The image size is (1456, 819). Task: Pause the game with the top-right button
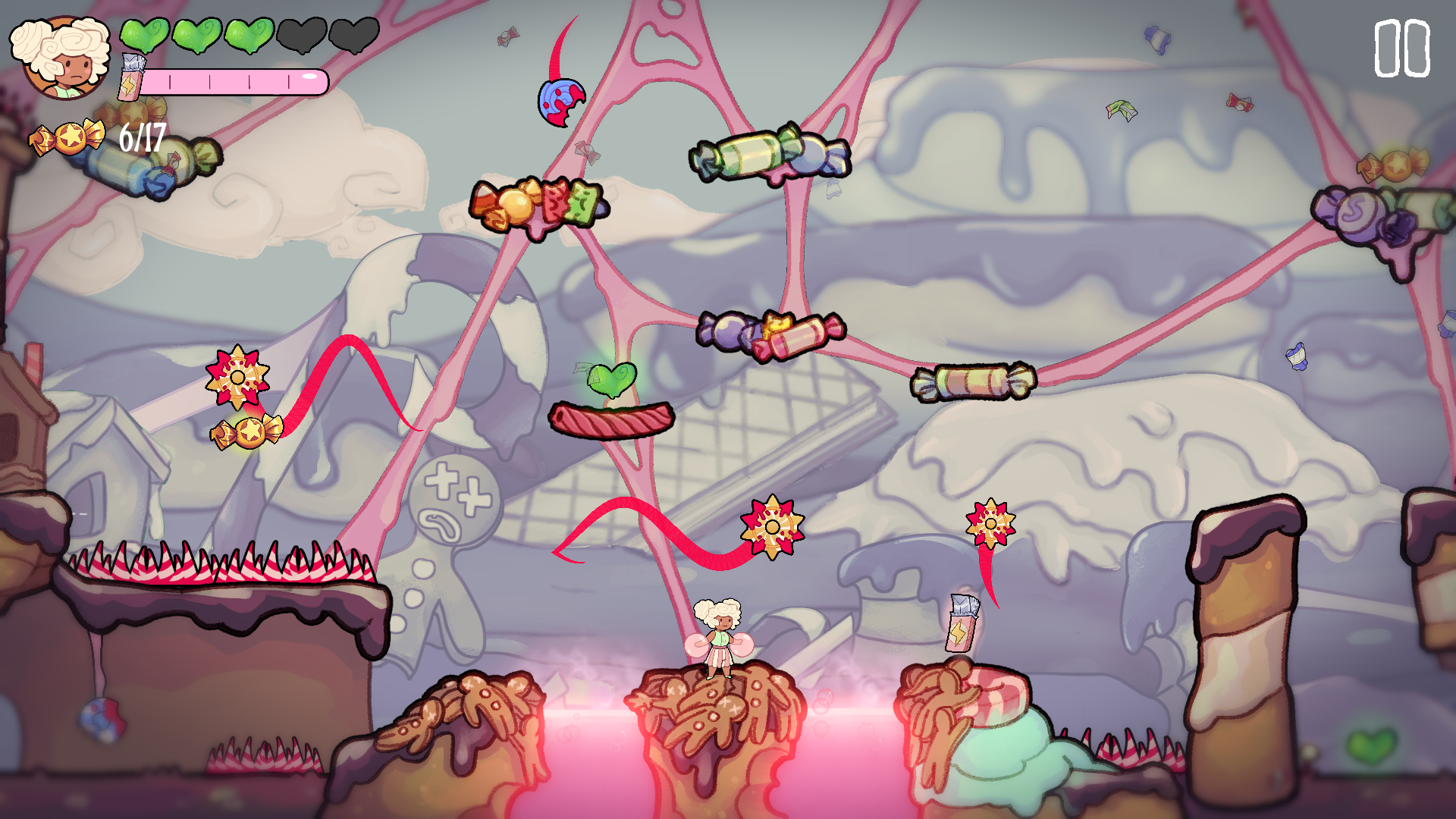click(x=1402, y=49)
